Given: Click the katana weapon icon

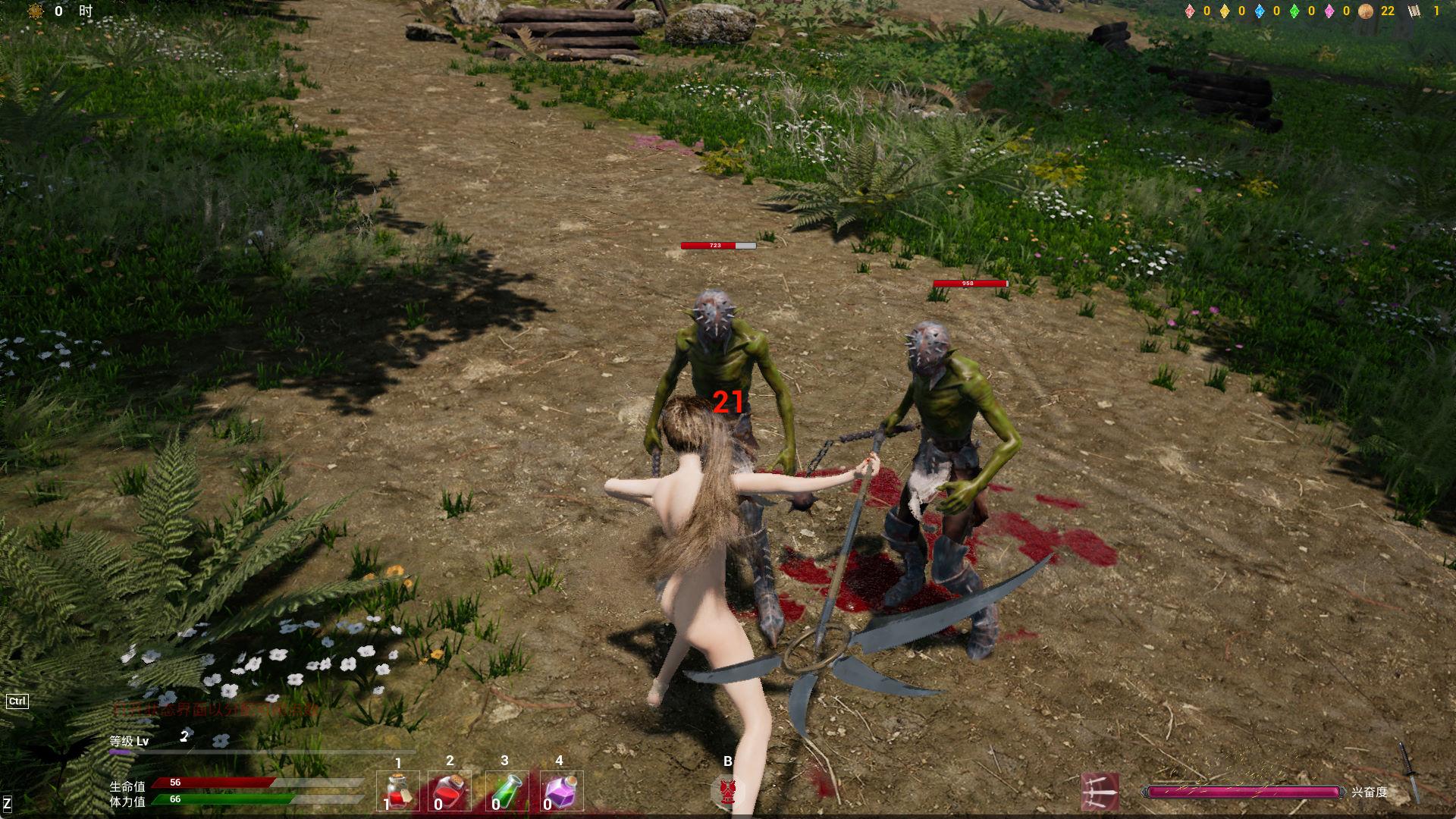Looking at the screenshot, I should coord(1410,772).
